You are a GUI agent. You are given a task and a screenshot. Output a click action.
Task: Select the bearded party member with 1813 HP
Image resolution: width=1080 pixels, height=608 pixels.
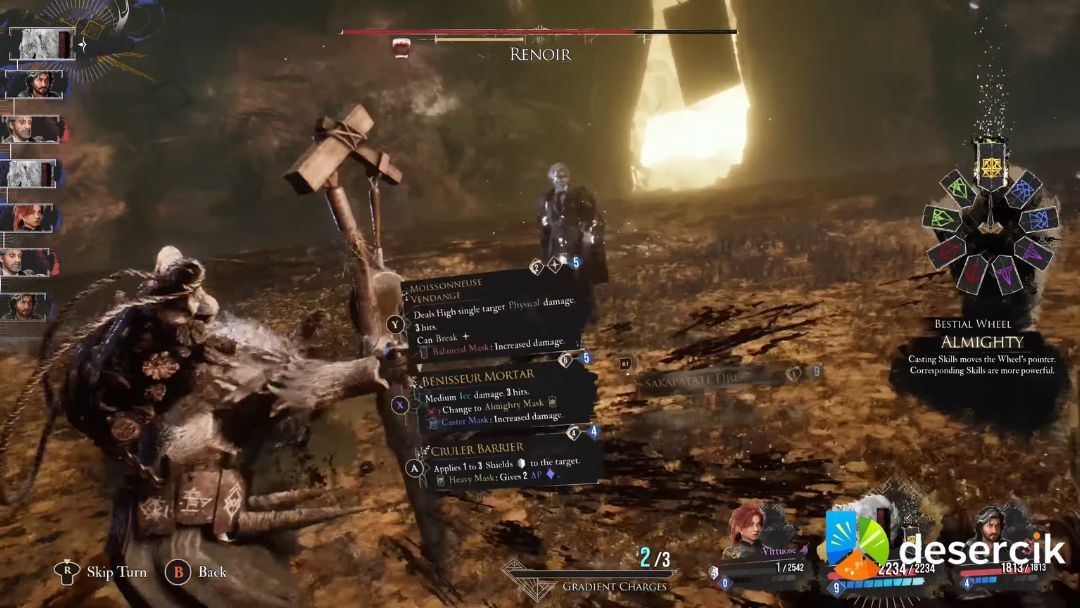(1000, 548)
